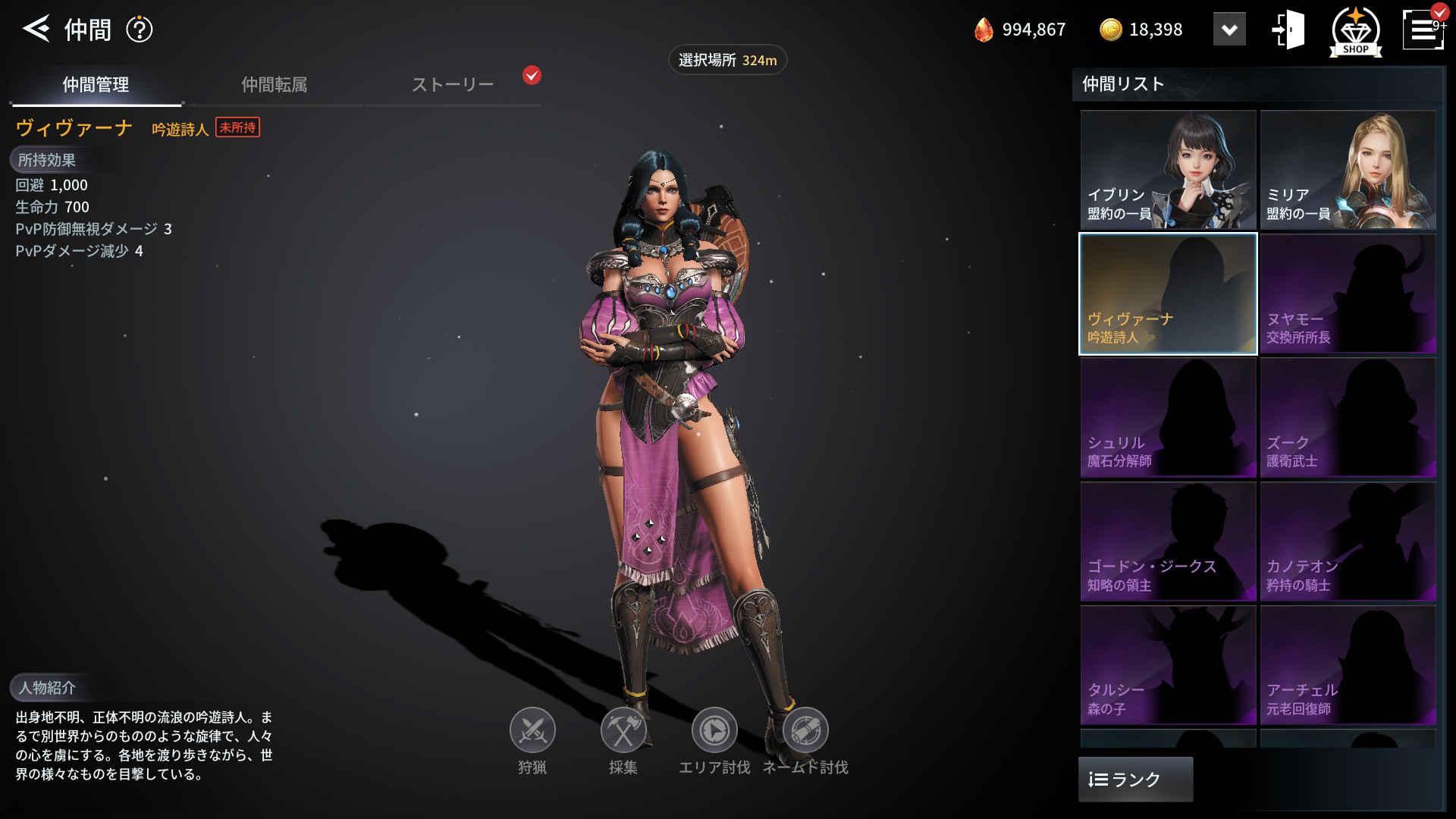
Task: Select シュリル 魔石分解師 tile
Action: tap(1168, 418)
